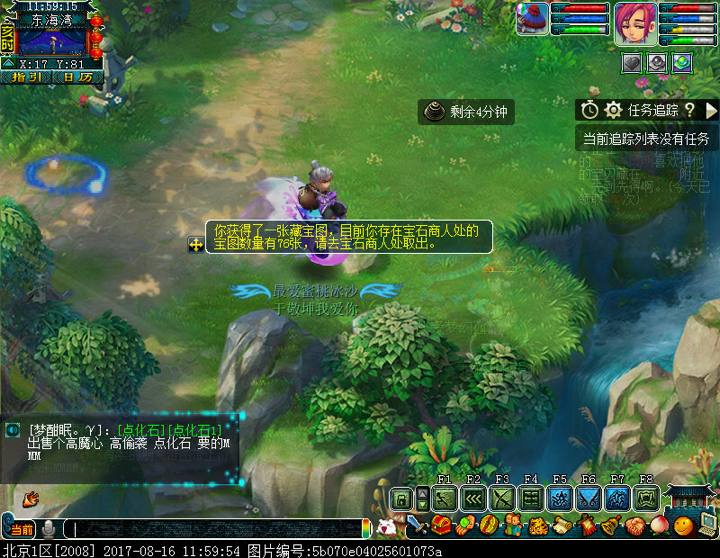The height and width of the screenshot is (558, 720).
Task: Activate the F3 bow skill
Action: coord(503,498)
